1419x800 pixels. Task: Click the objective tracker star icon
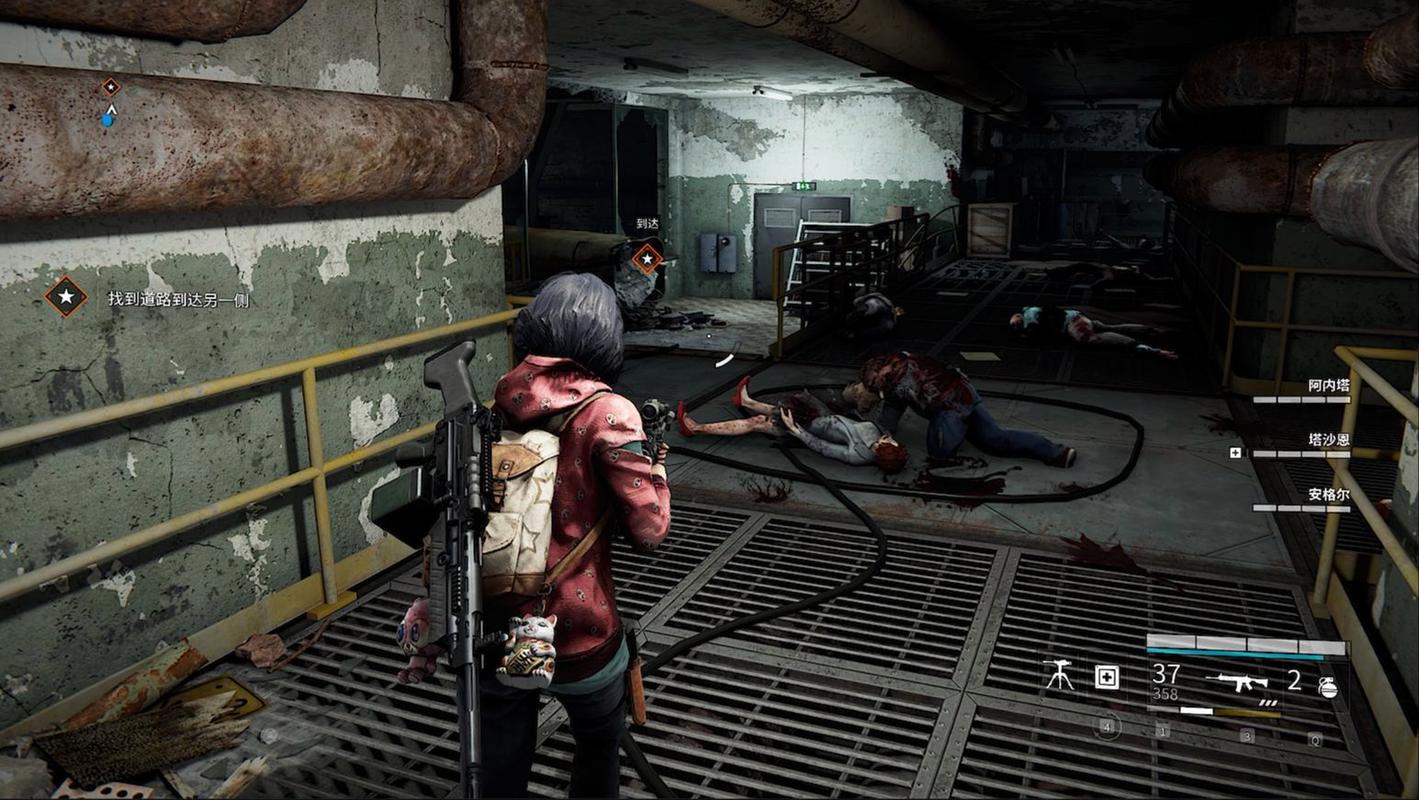pos(66,297)
